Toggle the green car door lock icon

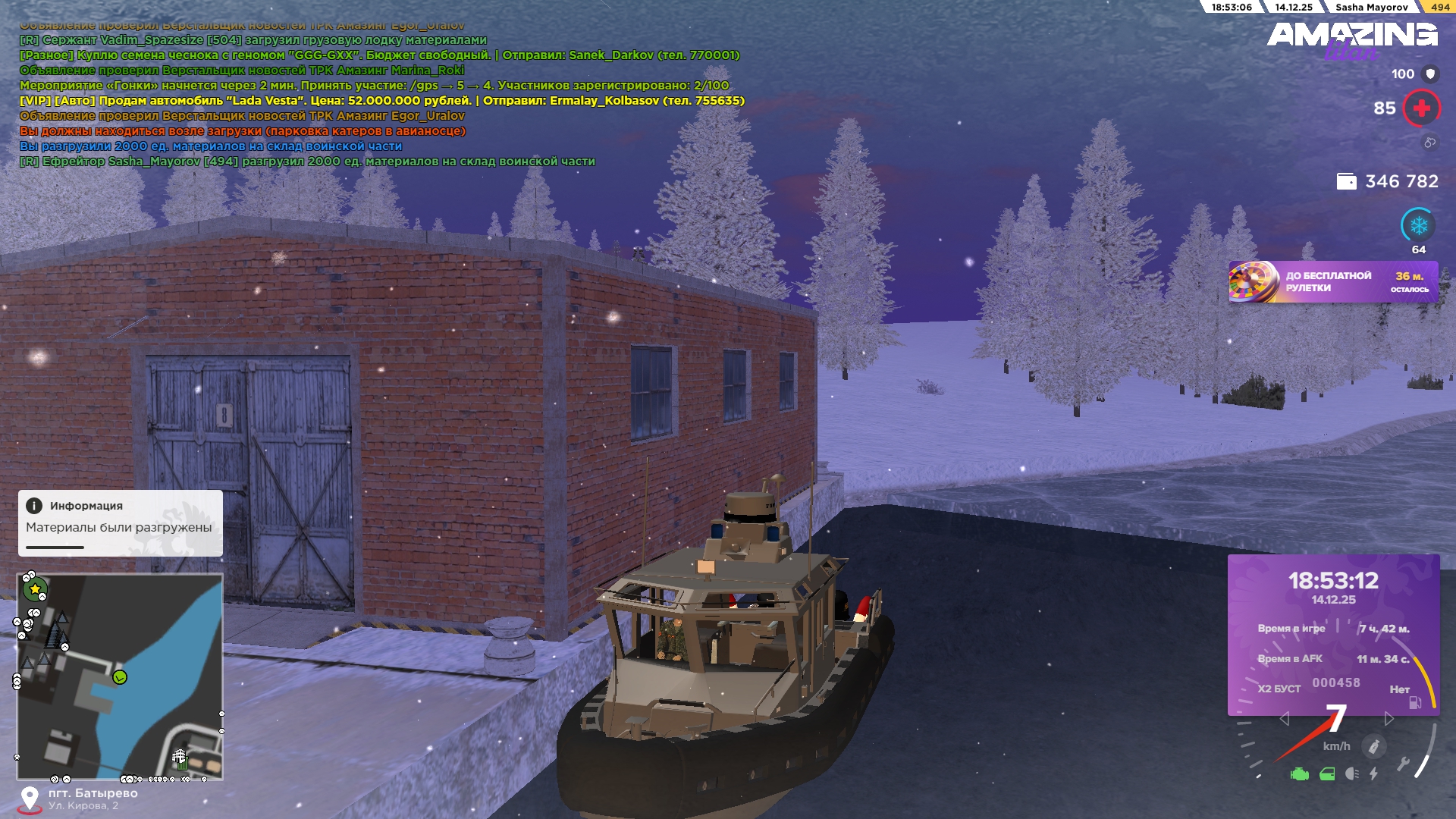click(1327, 774)
